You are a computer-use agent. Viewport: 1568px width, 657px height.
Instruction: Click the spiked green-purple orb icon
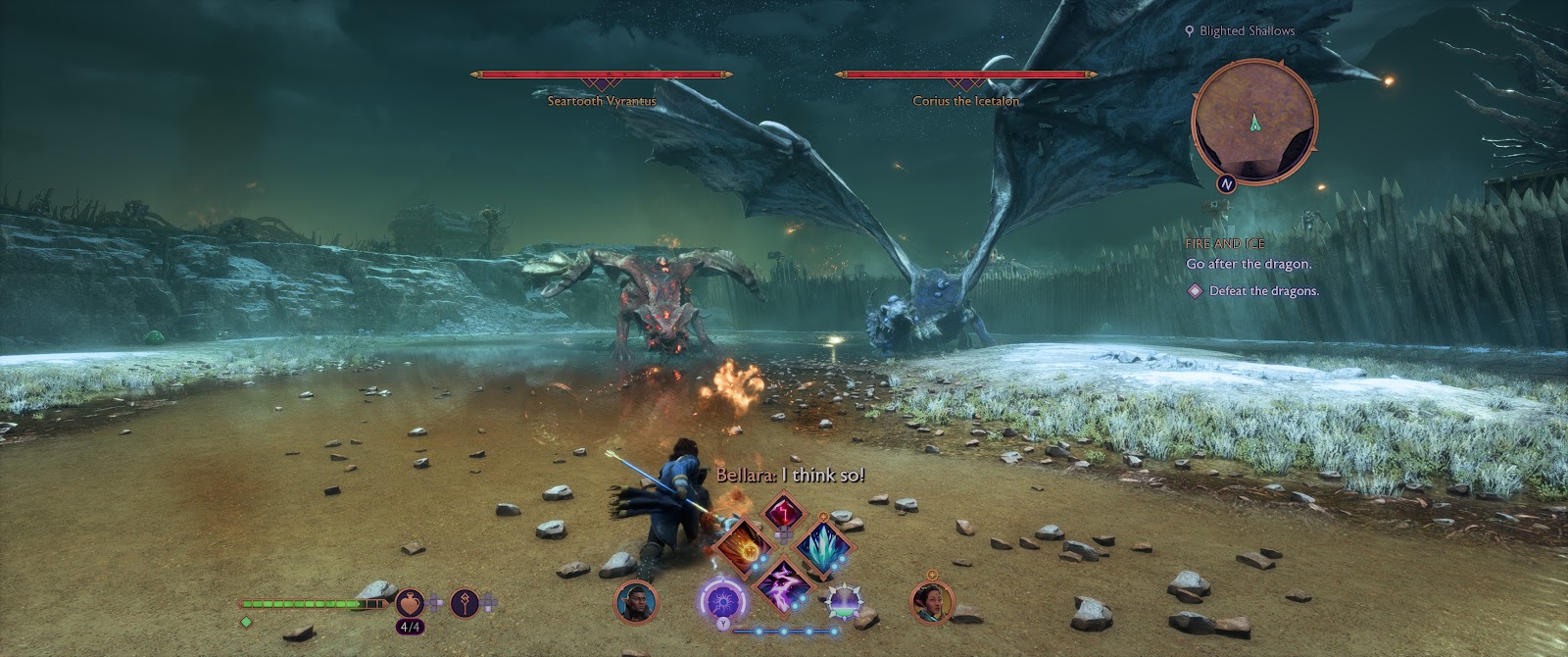point(844,600)
